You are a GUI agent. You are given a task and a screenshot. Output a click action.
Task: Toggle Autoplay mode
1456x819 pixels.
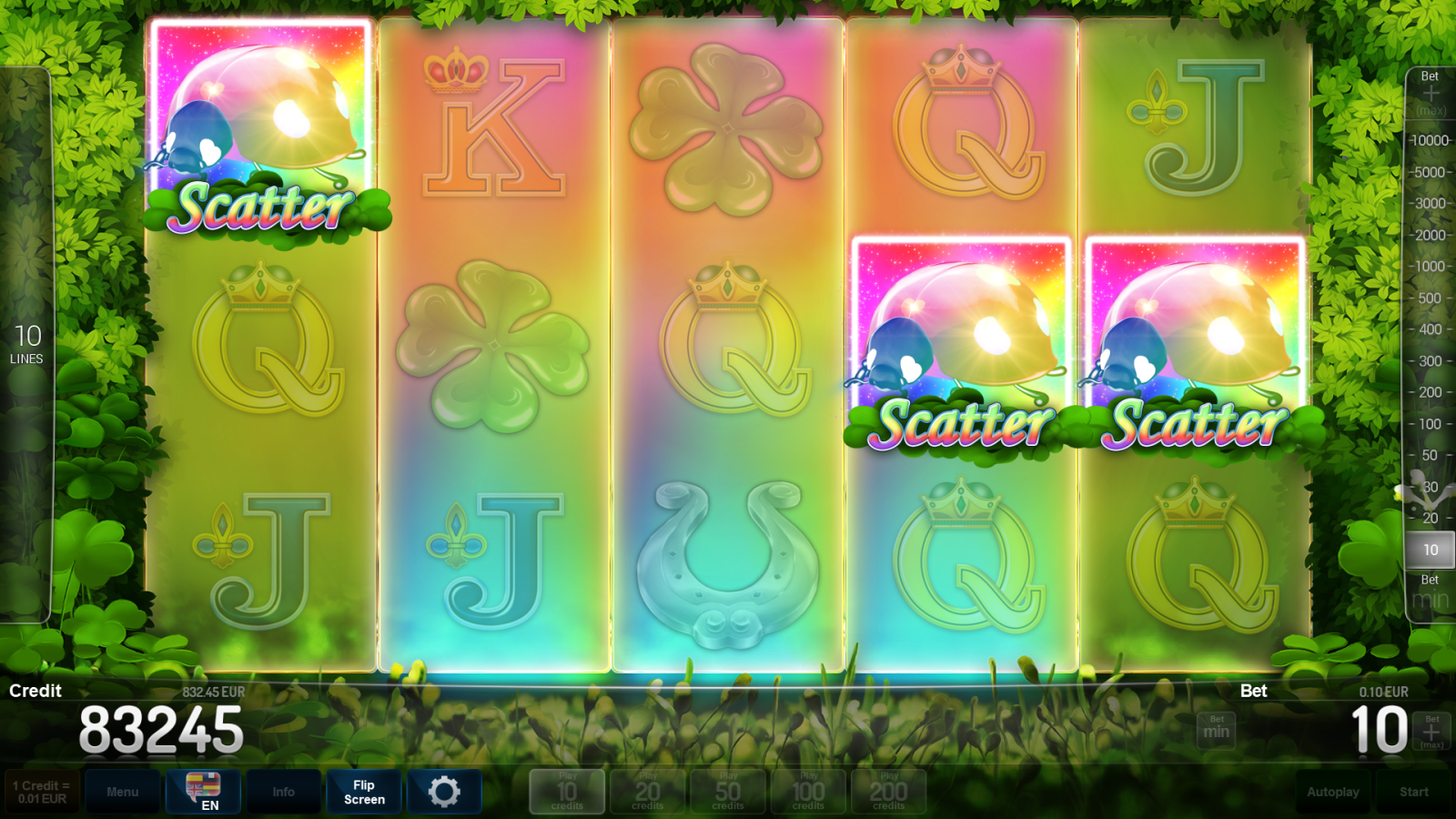[x=1332, y=791]
